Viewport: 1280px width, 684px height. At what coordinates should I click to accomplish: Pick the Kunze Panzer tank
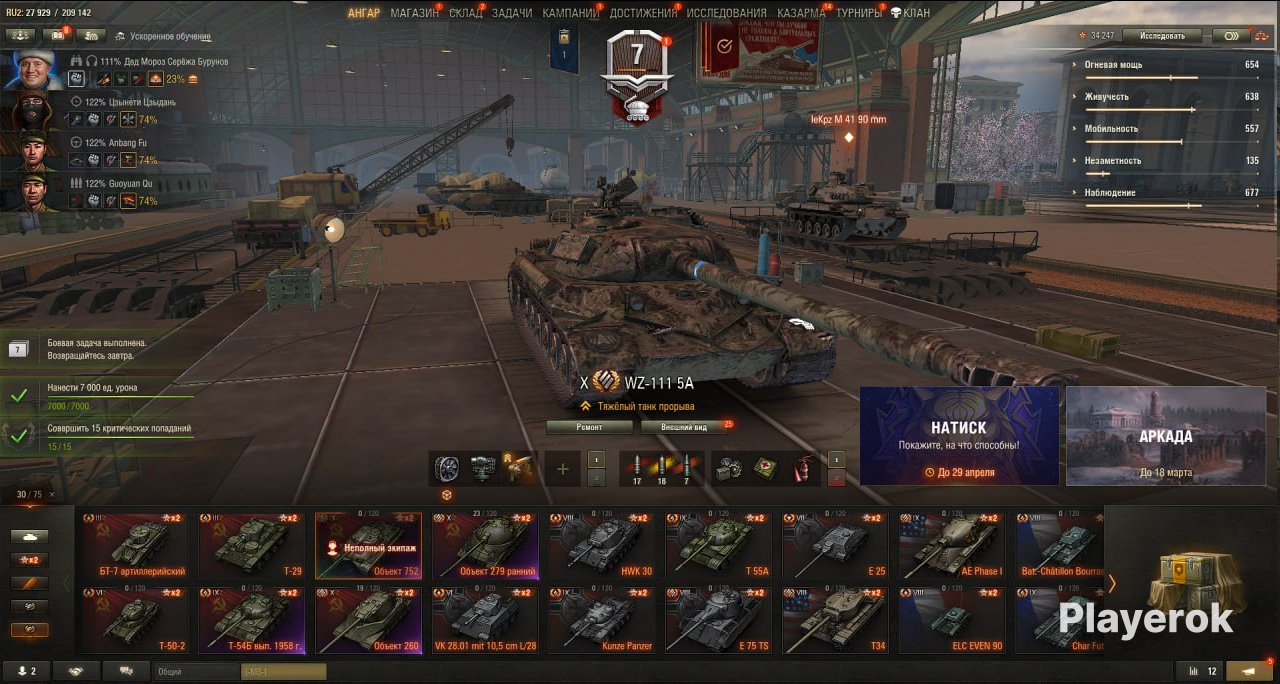[x=602, y=620]
